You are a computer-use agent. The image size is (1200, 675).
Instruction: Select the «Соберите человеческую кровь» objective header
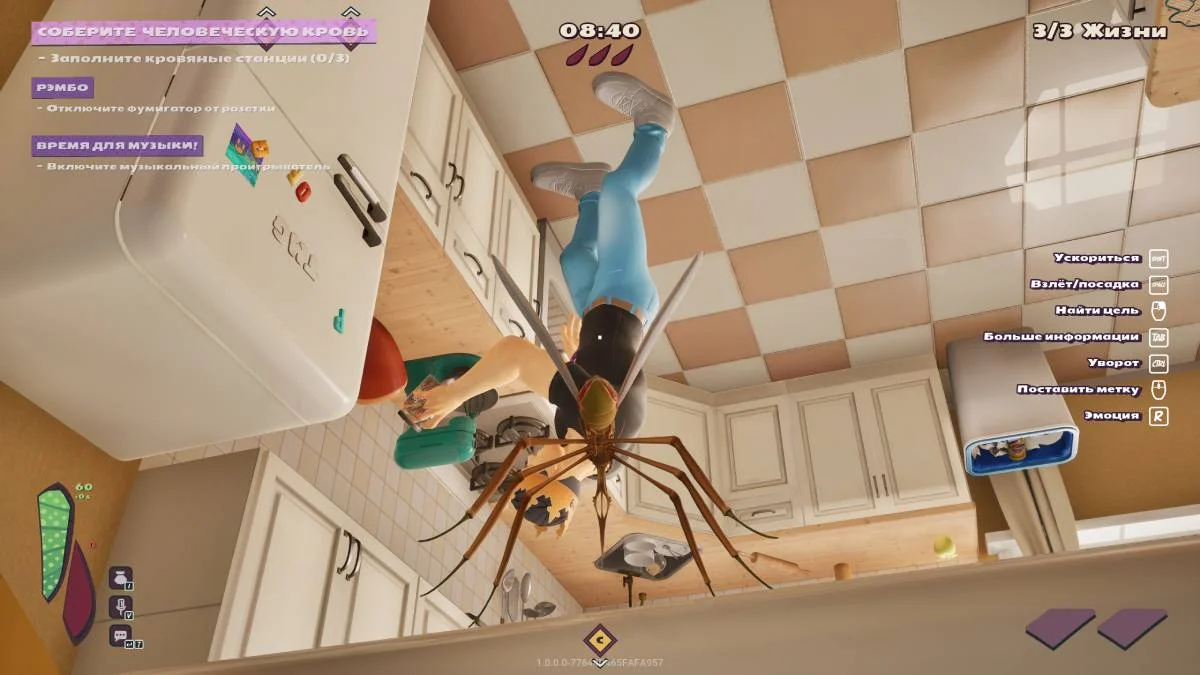[203, 32]
